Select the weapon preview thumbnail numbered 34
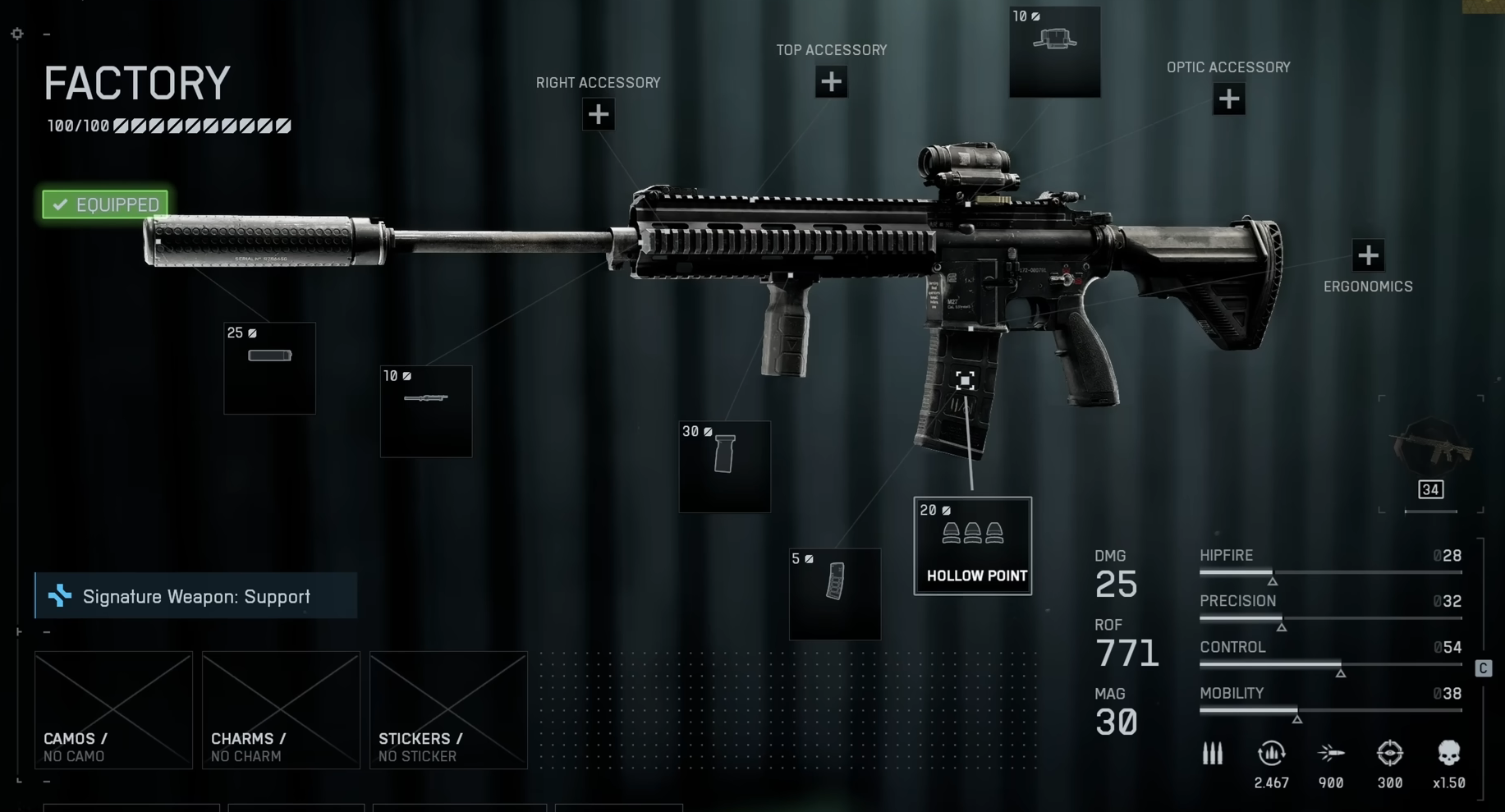This screenshot has width=1505, height=812. pyautogui.click(x=1431, y=456)
